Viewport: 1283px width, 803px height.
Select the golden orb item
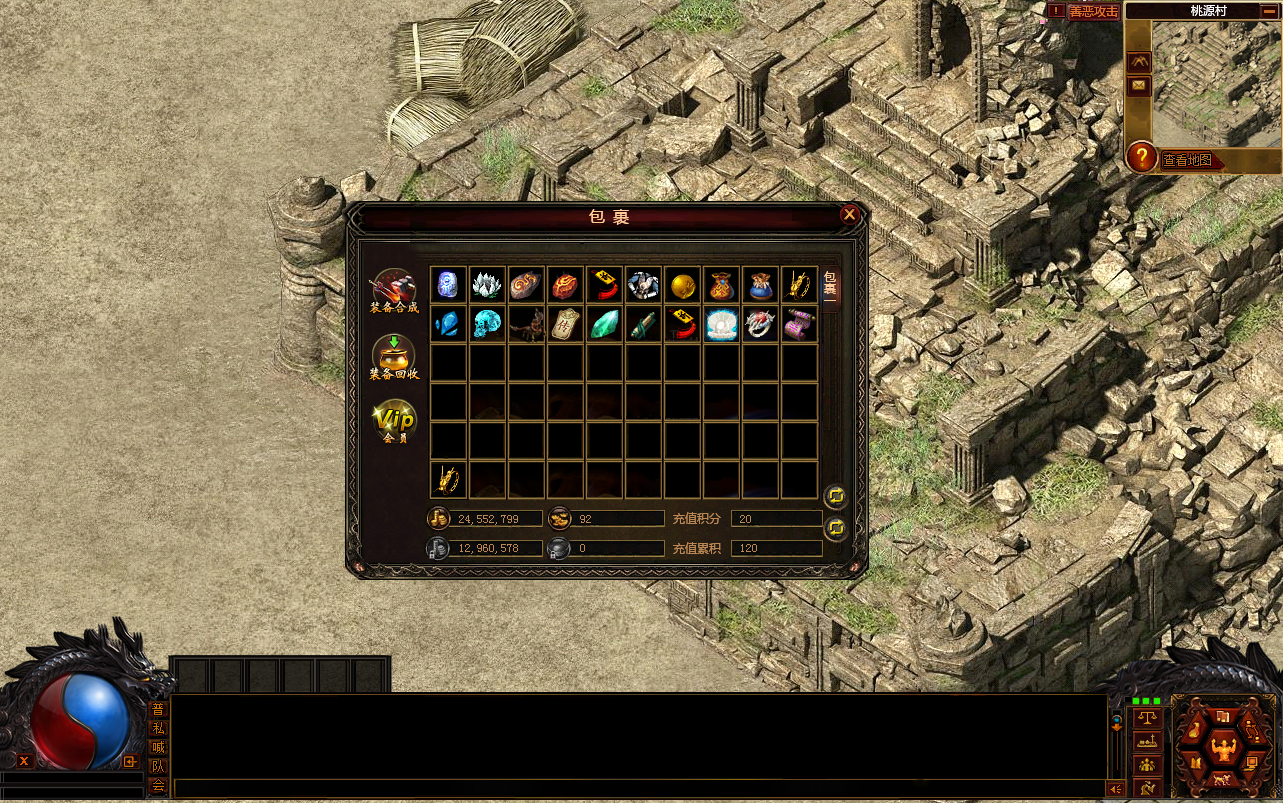click(x=682, y=285)
